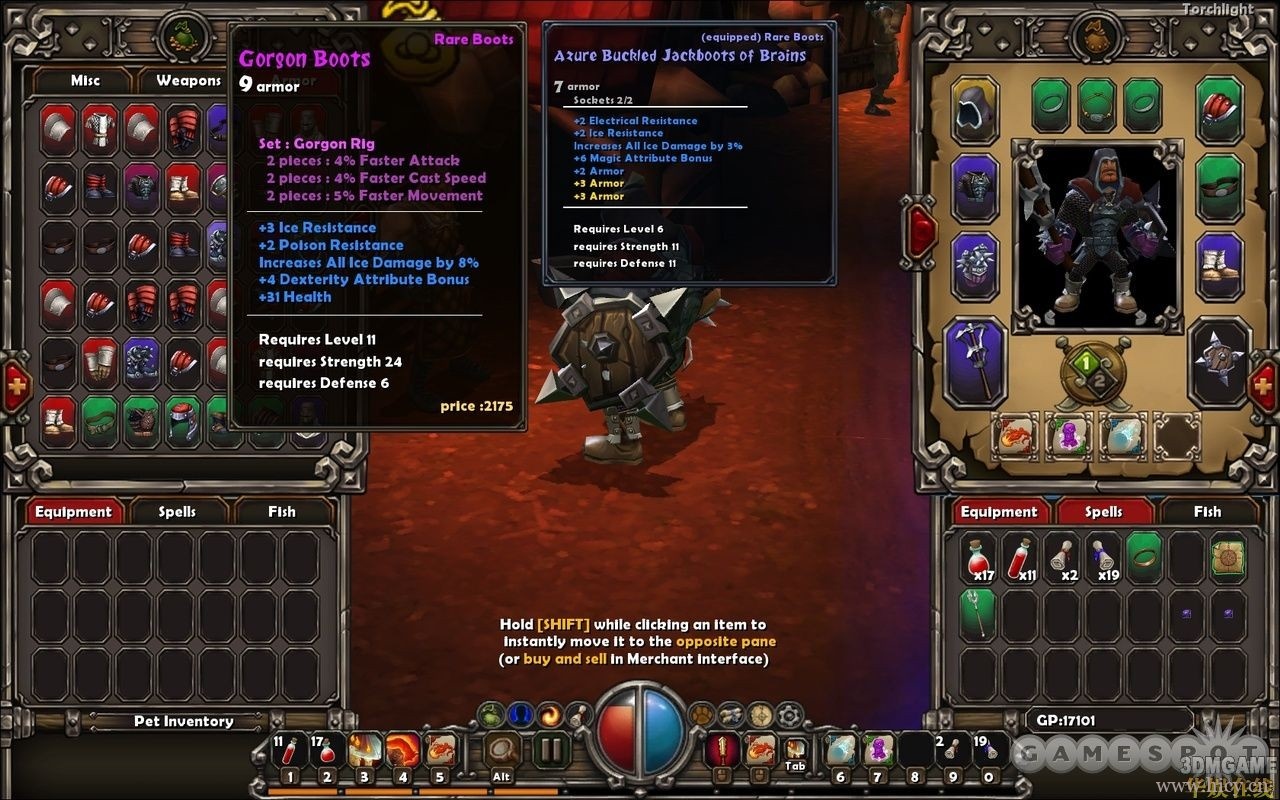Select the equipped hood helmet slot

pos(974,111)
